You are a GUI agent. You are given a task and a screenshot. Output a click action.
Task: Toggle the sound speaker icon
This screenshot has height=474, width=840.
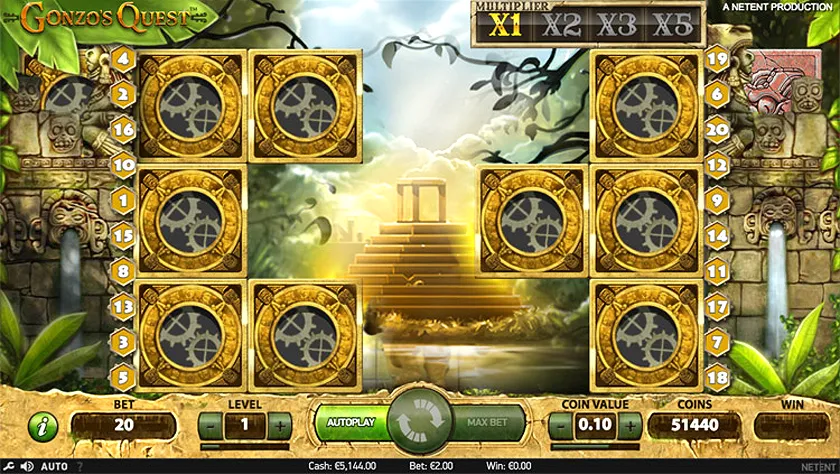pos(26,466)
